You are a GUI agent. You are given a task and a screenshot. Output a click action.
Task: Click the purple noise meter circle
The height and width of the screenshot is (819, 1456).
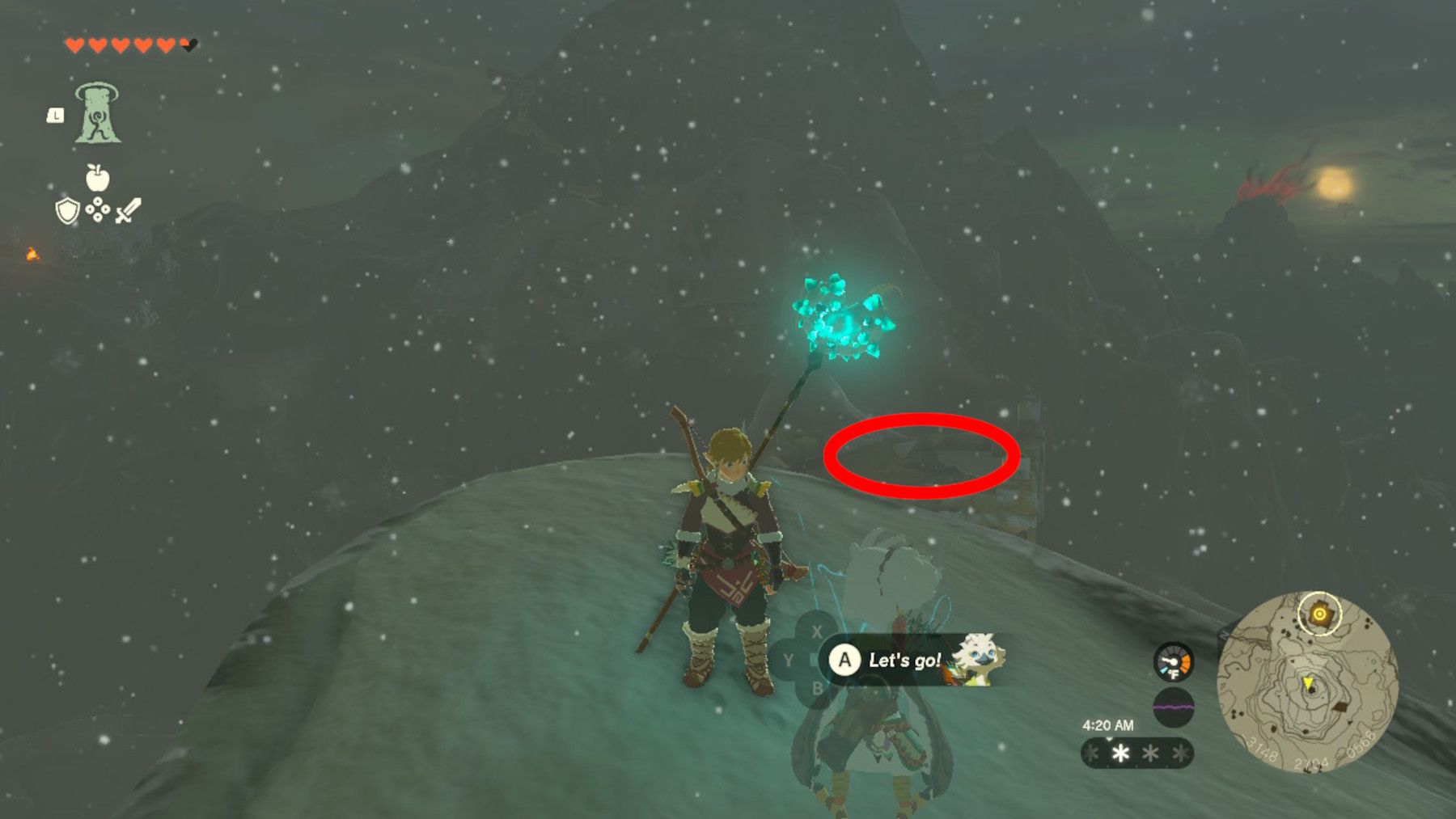pos(1173,707)
